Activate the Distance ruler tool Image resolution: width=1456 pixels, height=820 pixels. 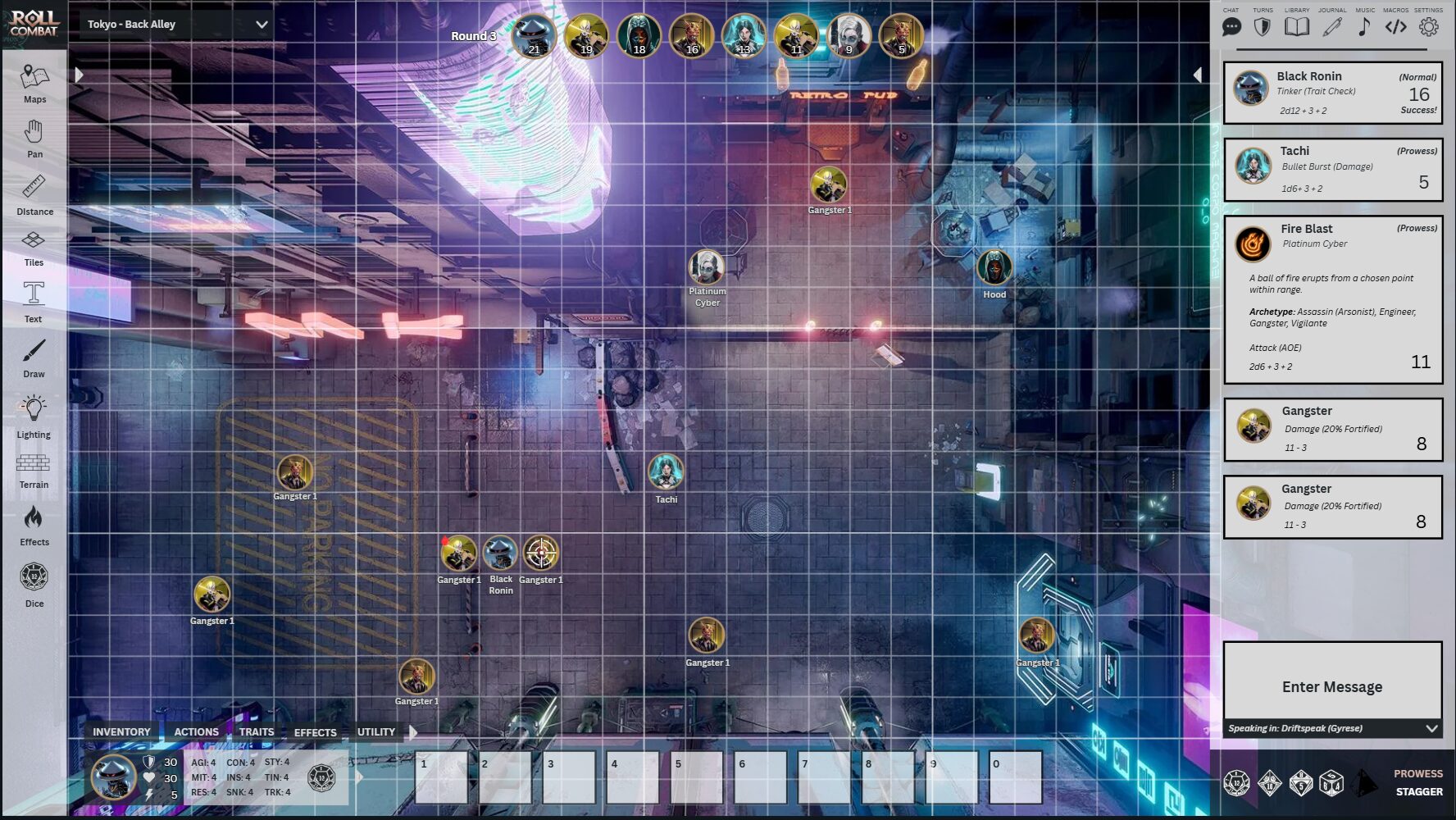(34, 194)
